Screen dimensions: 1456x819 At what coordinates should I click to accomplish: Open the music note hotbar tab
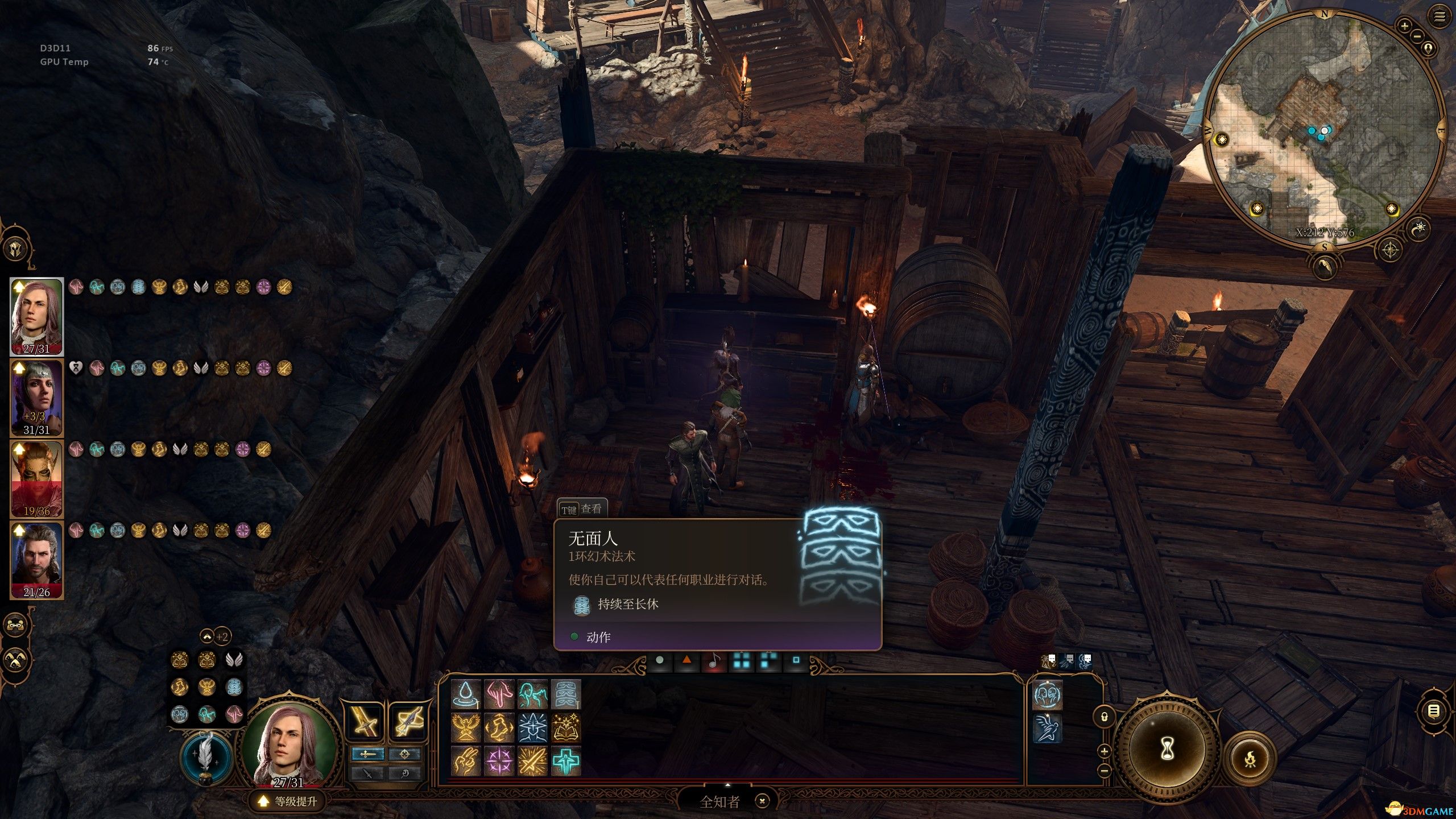(x=714, y=661)
